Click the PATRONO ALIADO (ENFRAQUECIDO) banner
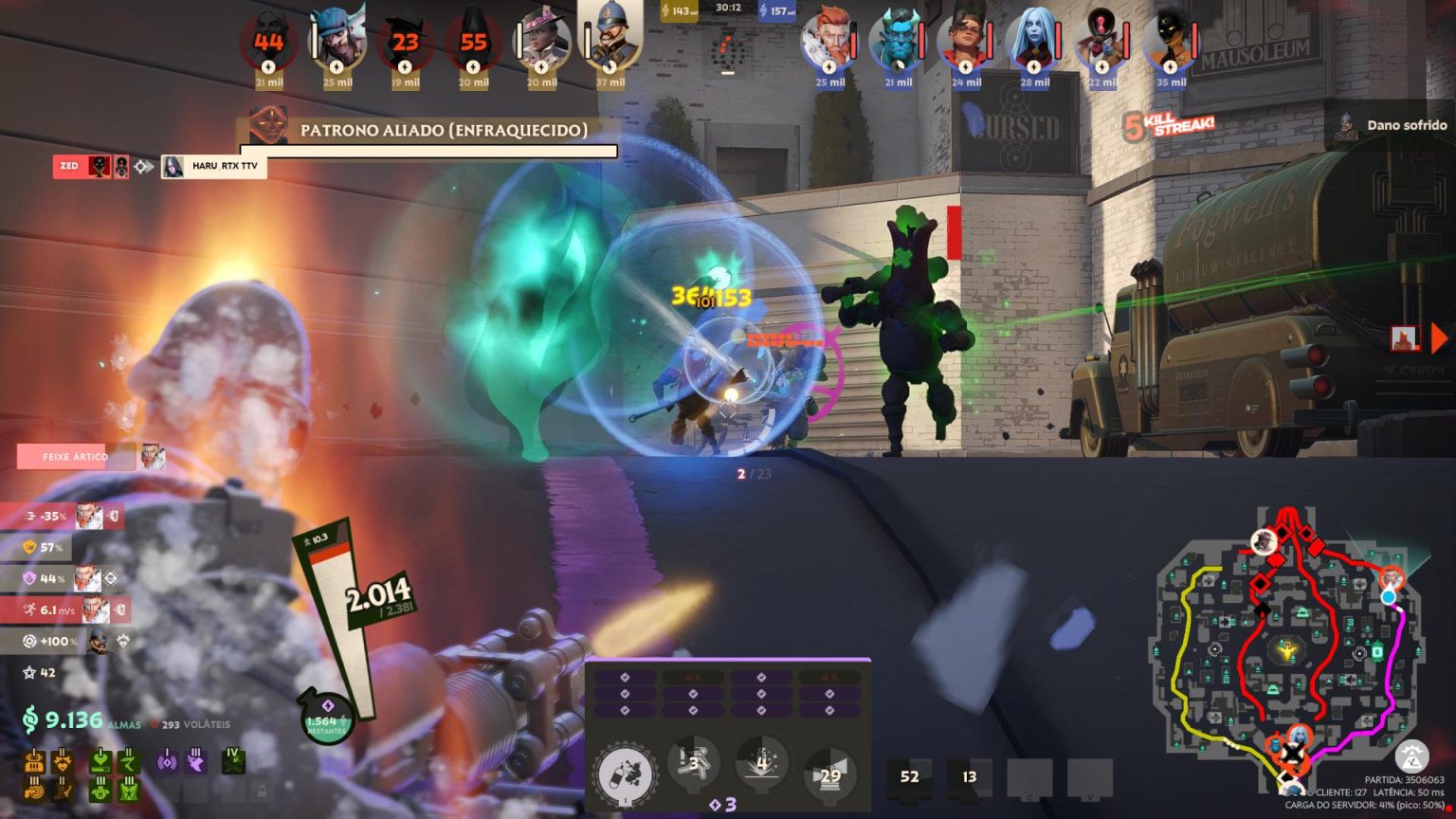This screenshot has height=819, width=1456. point(446,130)
